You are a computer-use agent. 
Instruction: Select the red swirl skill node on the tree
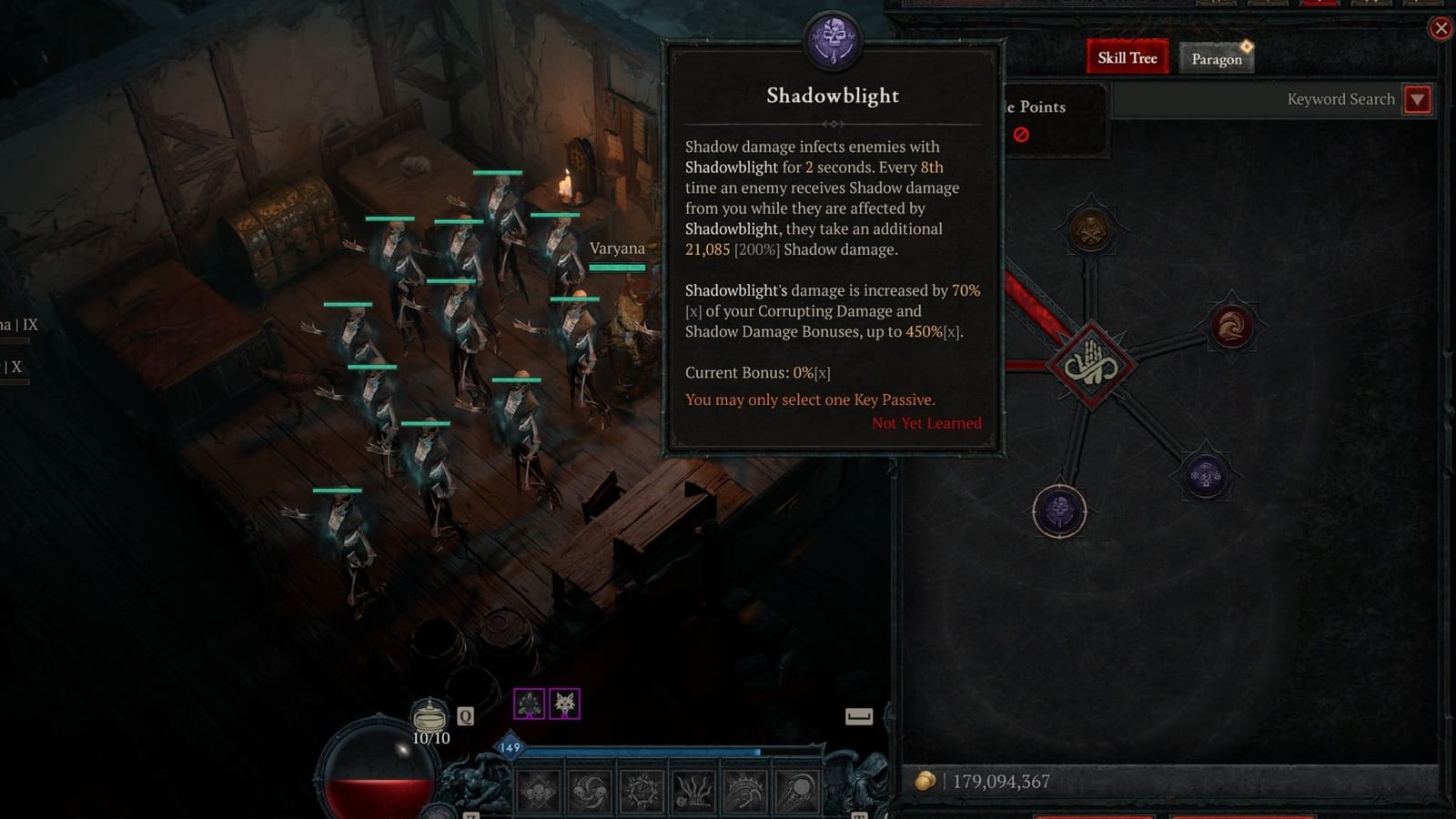pos(1230,327)
